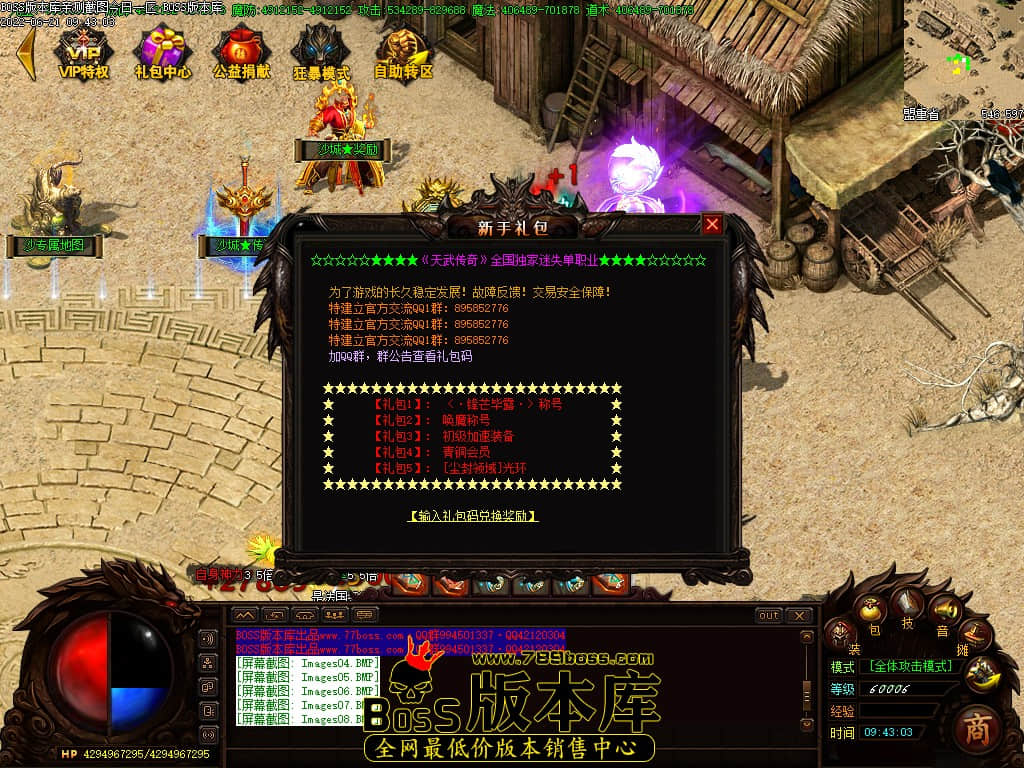Open the VIP特权 menu
1024x768 pixels.
tap(83, 52)
